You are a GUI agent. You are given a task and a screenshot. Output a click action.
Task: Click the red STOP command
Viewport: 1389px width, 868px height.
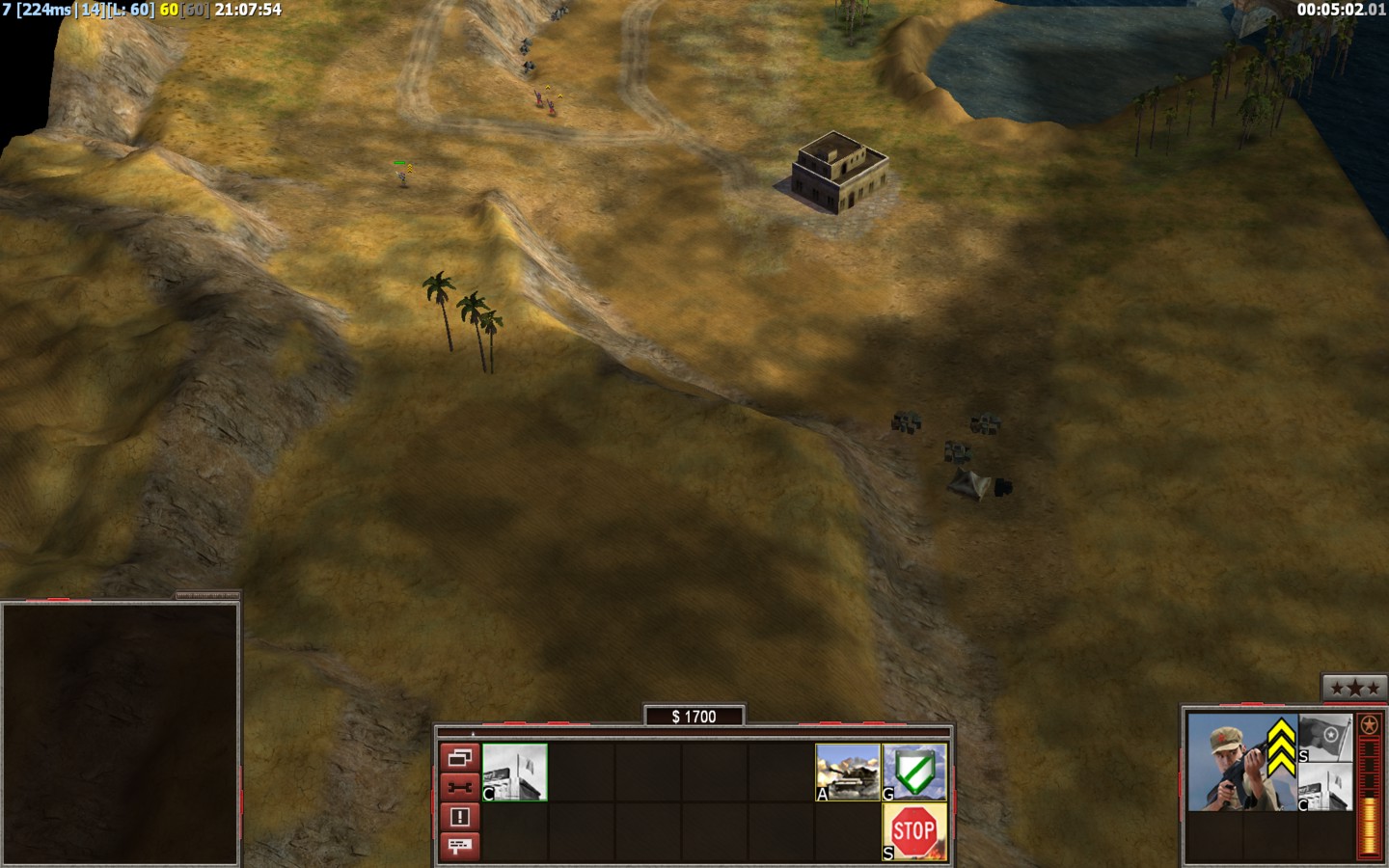(914, 831)
